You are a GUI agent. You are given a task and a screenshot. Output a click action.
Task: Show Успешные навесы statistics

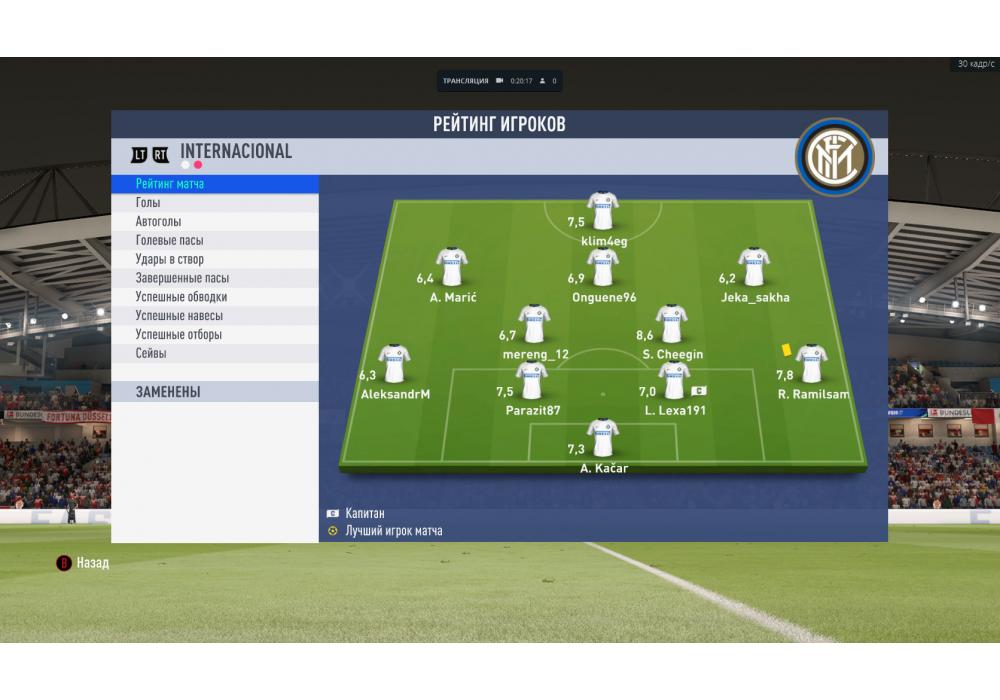tap(216, 316)
